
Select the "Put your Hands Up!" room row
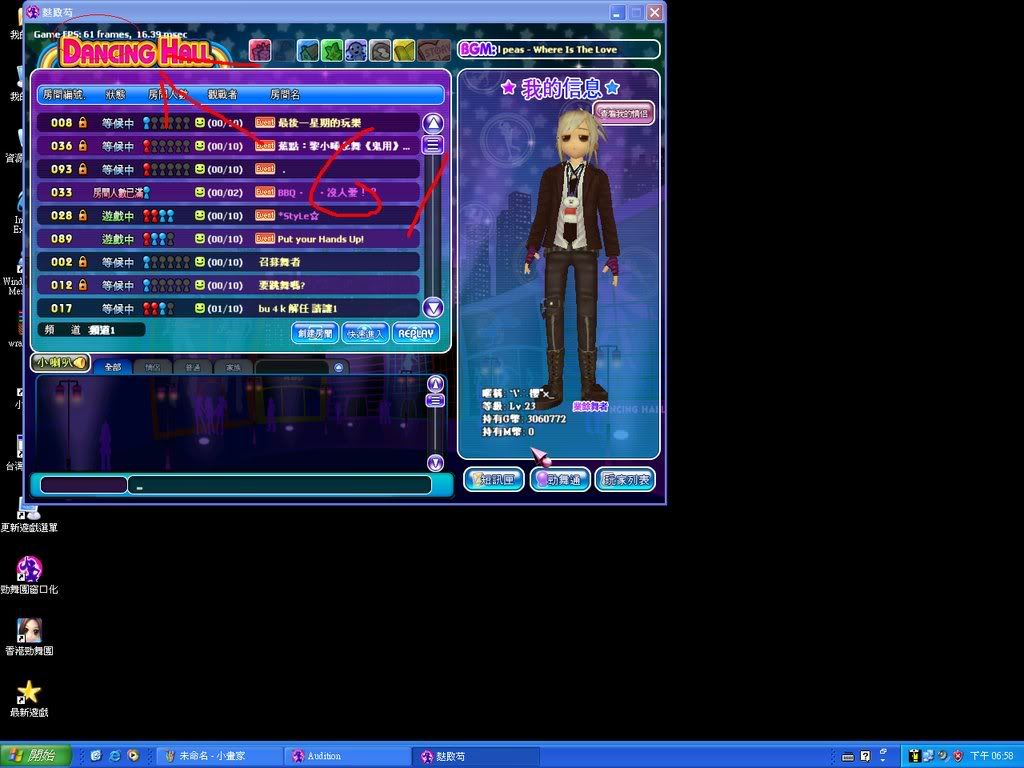click(228, 239)
